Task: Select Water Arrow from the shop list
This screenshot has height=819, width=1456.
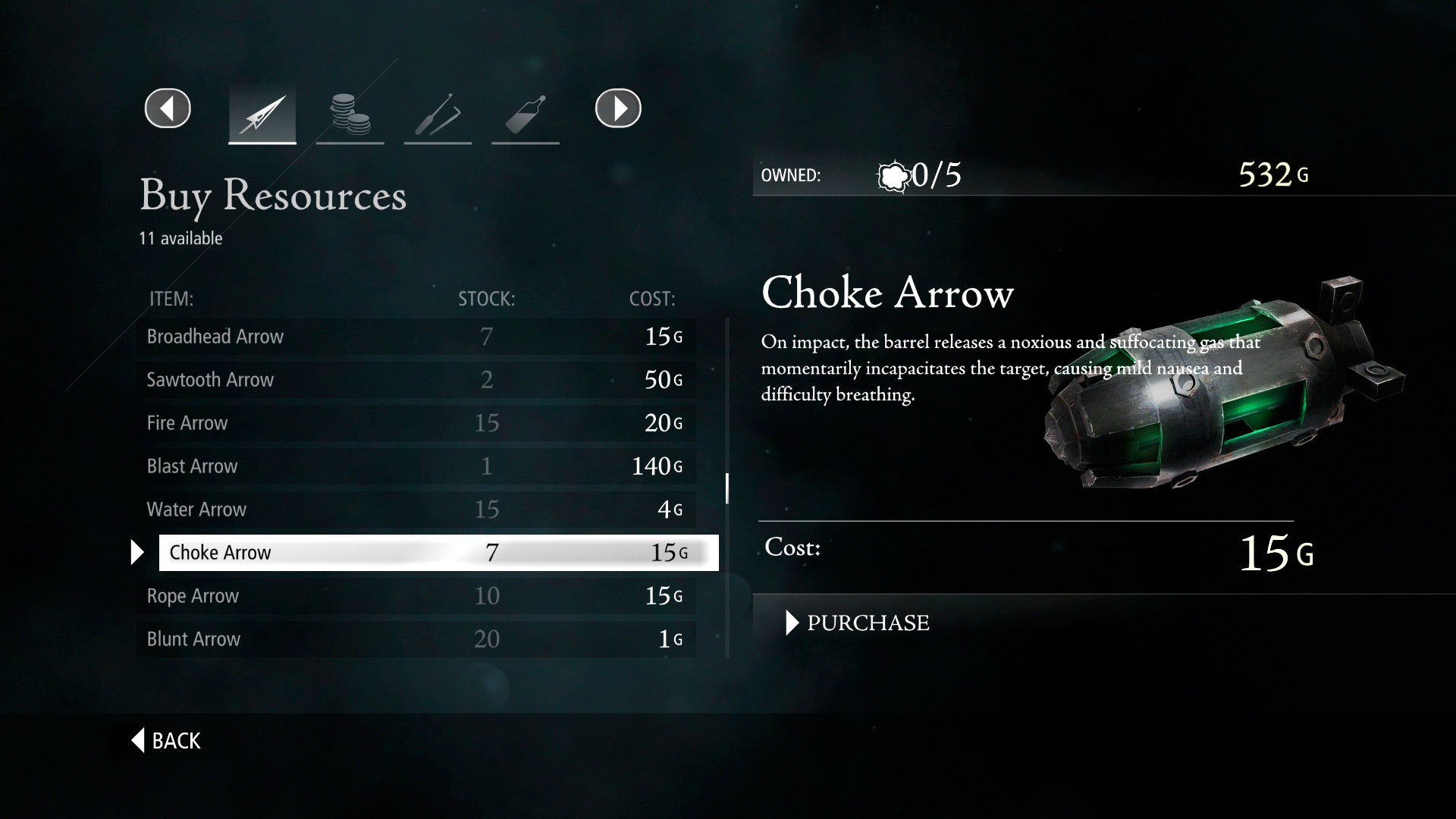Action: pos(416,509)
